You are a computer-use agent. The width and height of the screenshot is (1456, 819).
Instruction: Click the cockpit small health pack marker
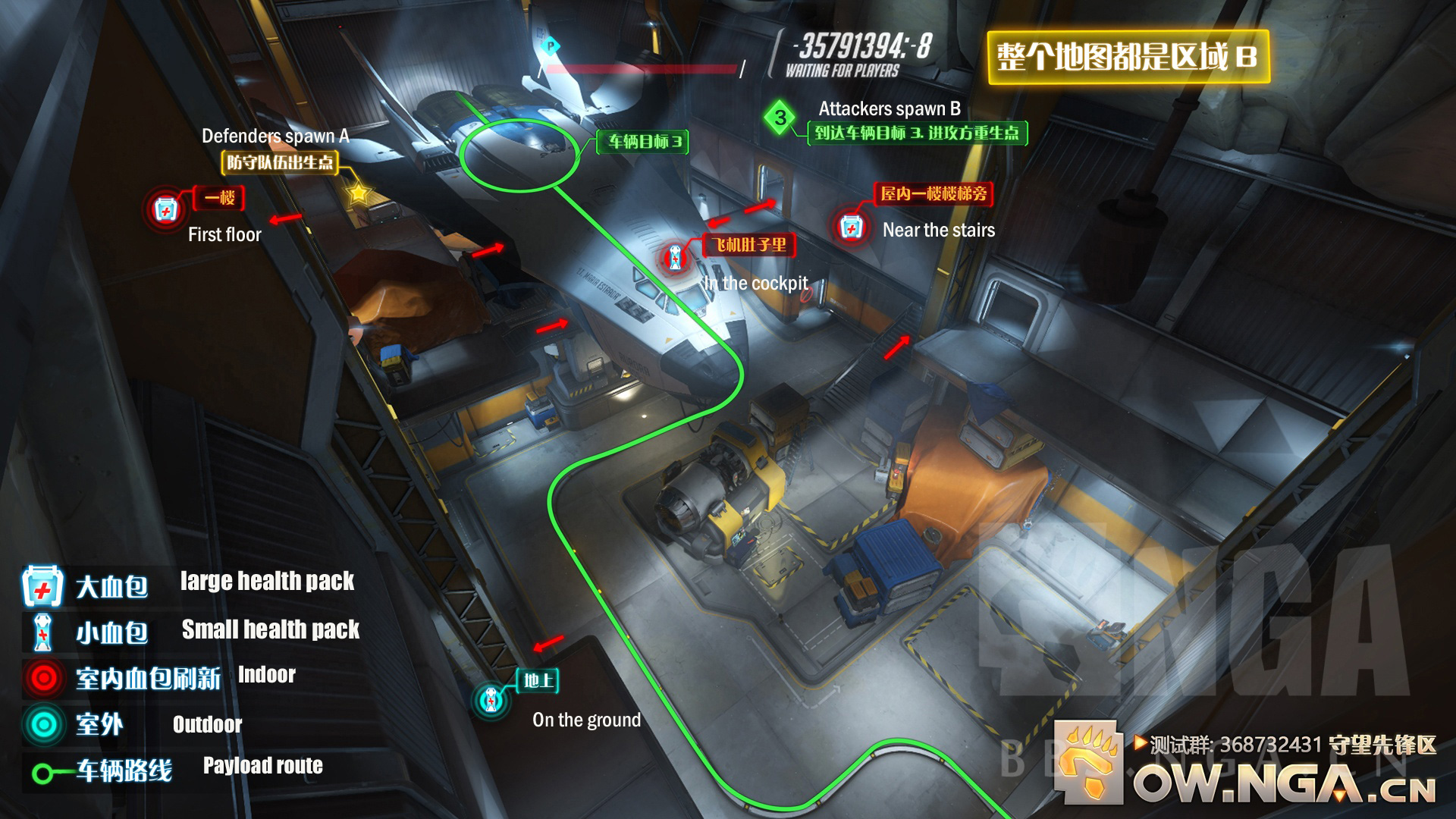coord(674,259)
